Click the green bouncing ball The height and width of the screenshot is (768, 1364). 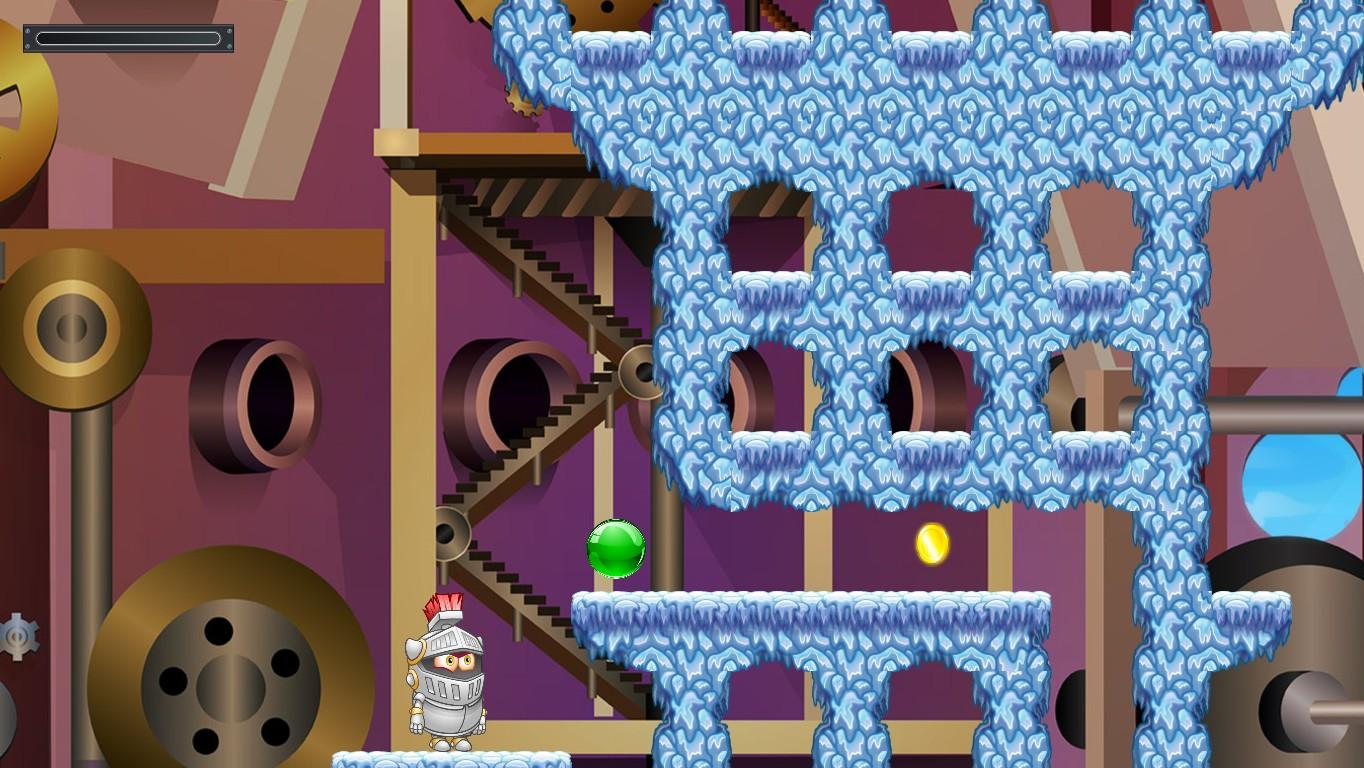pos(615,550)
